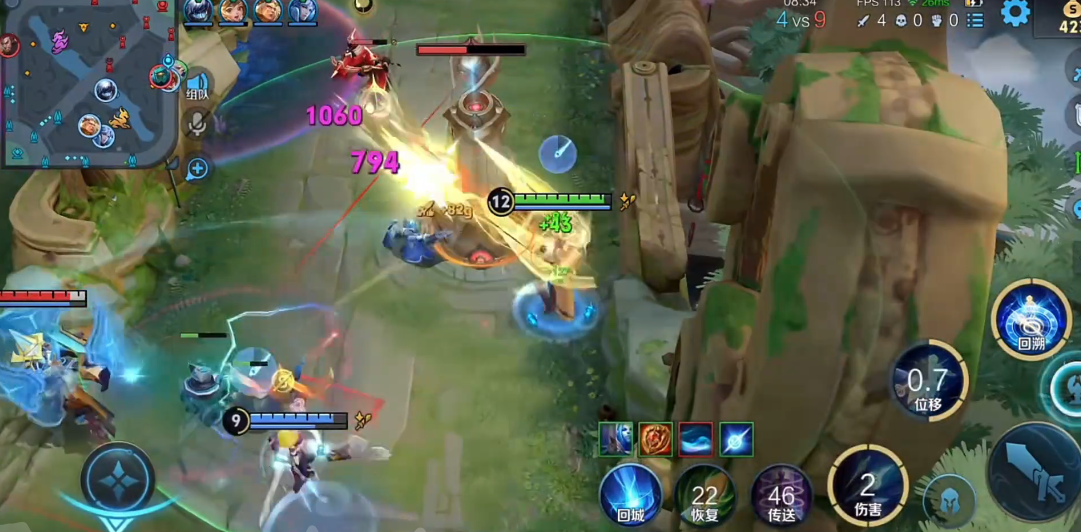Select the red flower equipment item slot
This screenshot has height=532, width=1081.
click(656, 439)
